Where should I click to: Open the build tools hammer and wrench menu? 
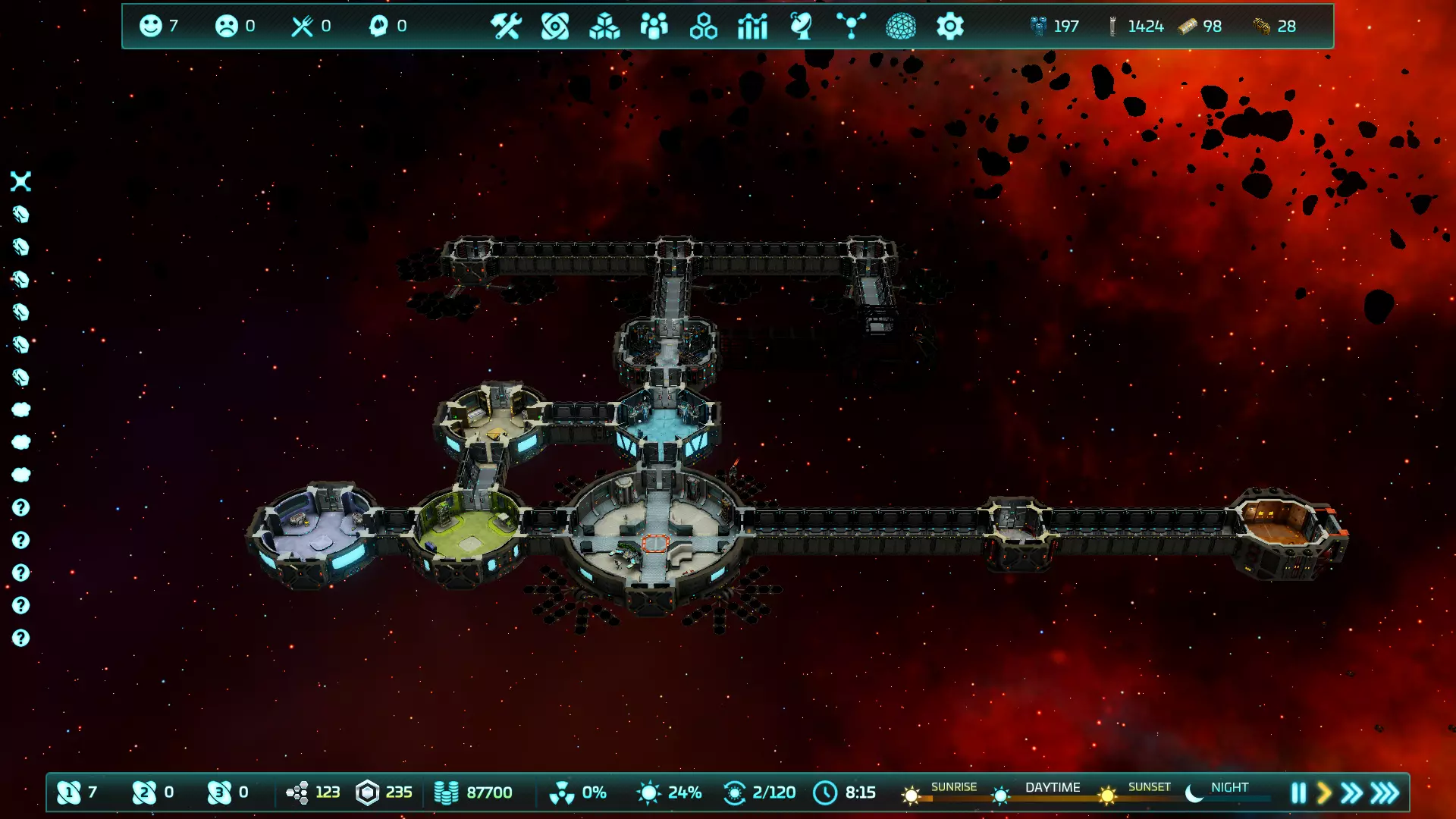(505, 27)
